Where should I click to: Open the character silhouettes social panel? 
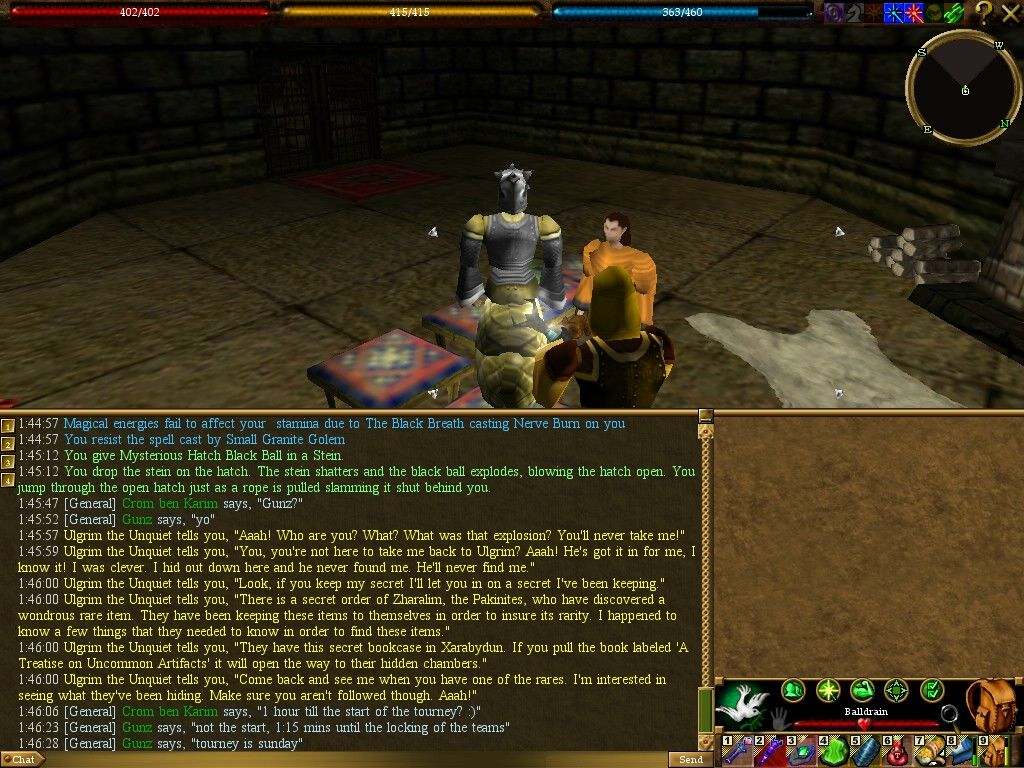793,690
